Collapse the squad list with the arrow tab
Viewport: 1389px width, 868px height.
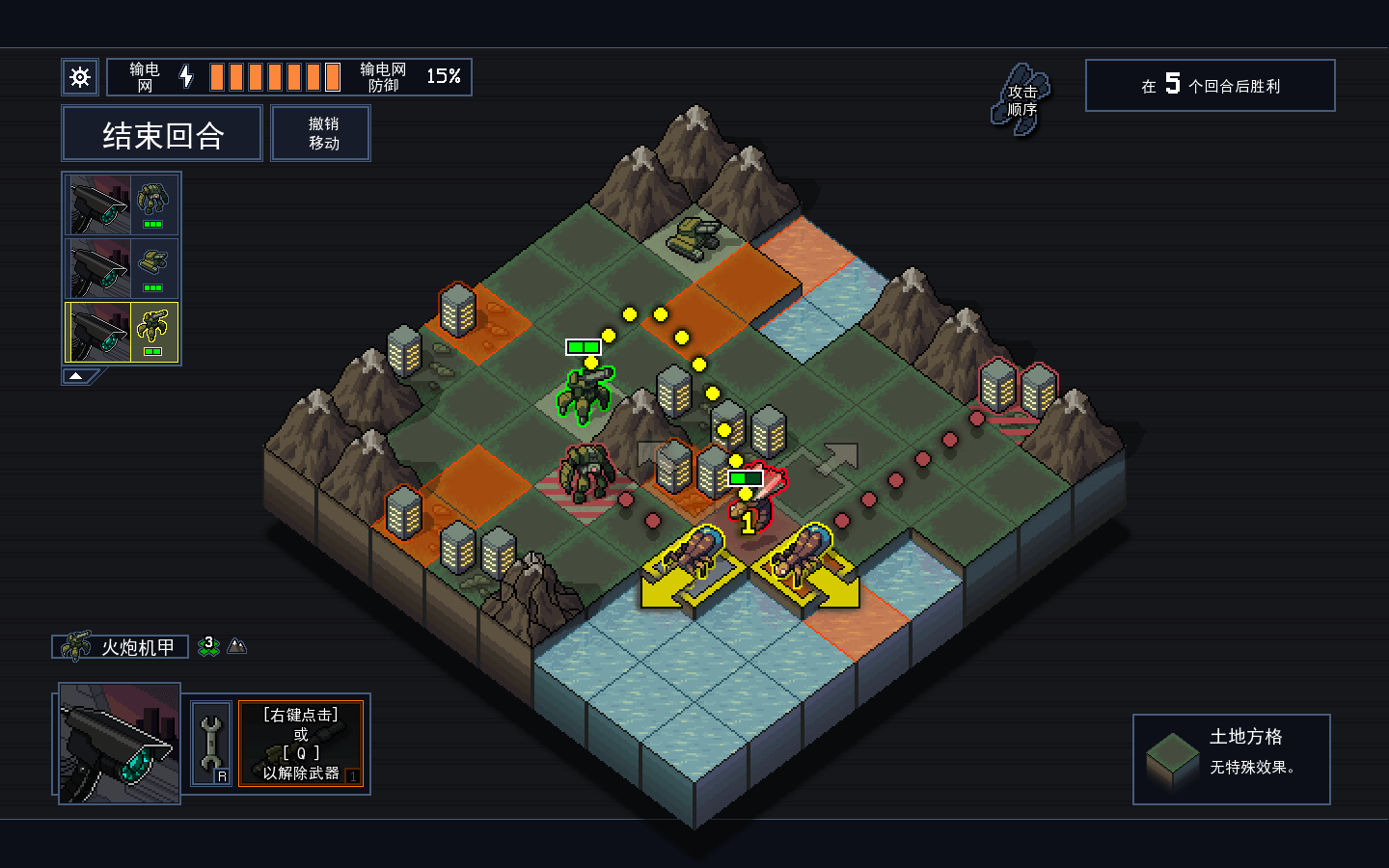pyautogui.click(x=77, y=376)
